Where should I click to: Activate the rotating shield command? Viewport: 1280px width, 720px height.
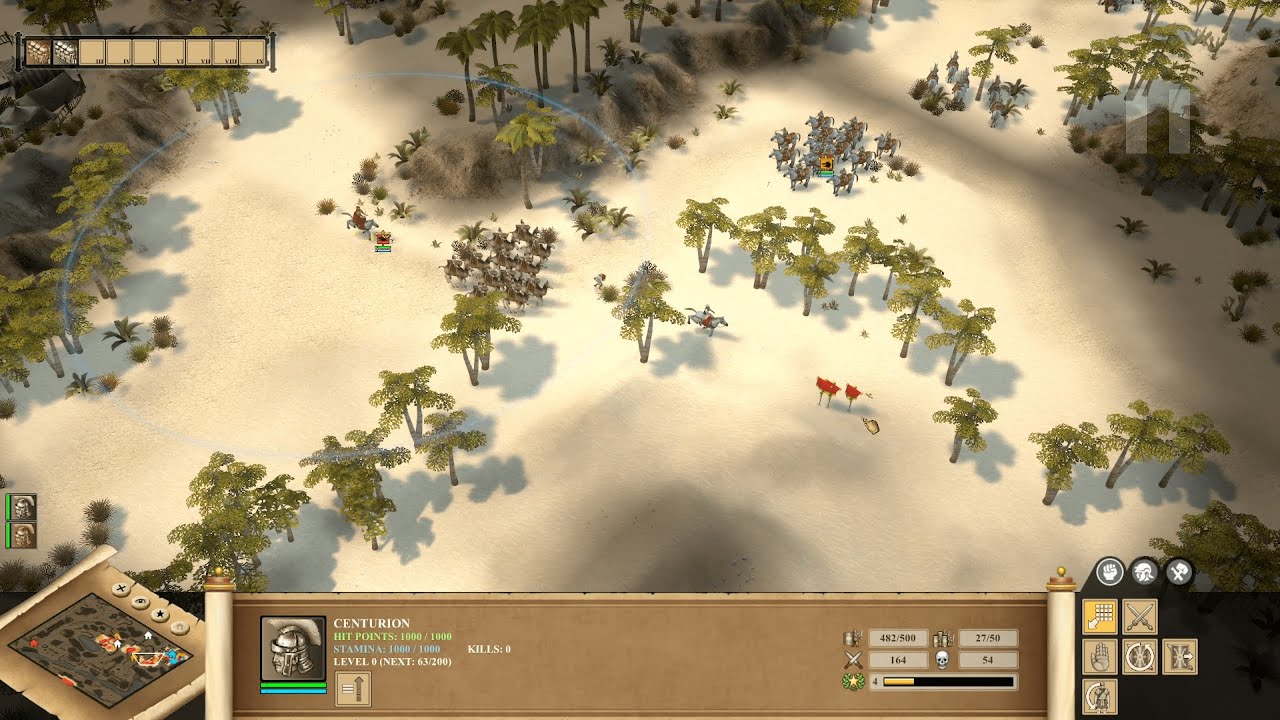point(1140,657)
